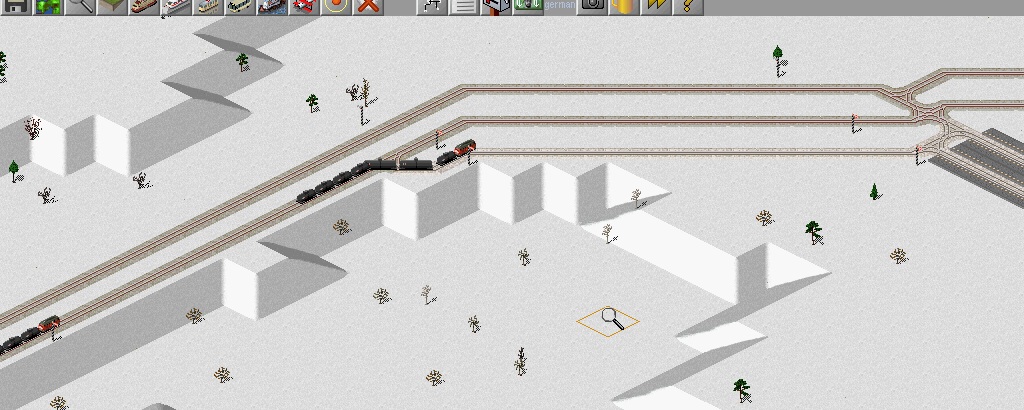Screen dimensions: 1024x410
Task: Click the floppy disk save icon
Action: [16, 6]
